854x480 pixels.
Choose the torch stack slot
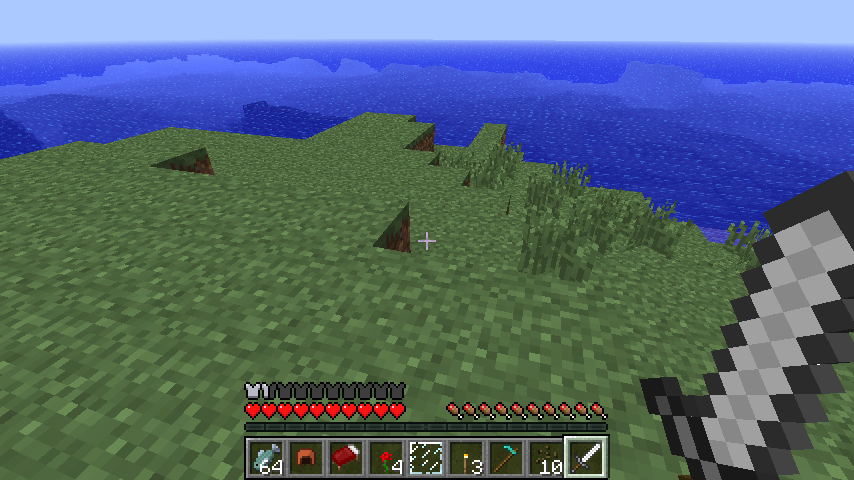point(466,458)
